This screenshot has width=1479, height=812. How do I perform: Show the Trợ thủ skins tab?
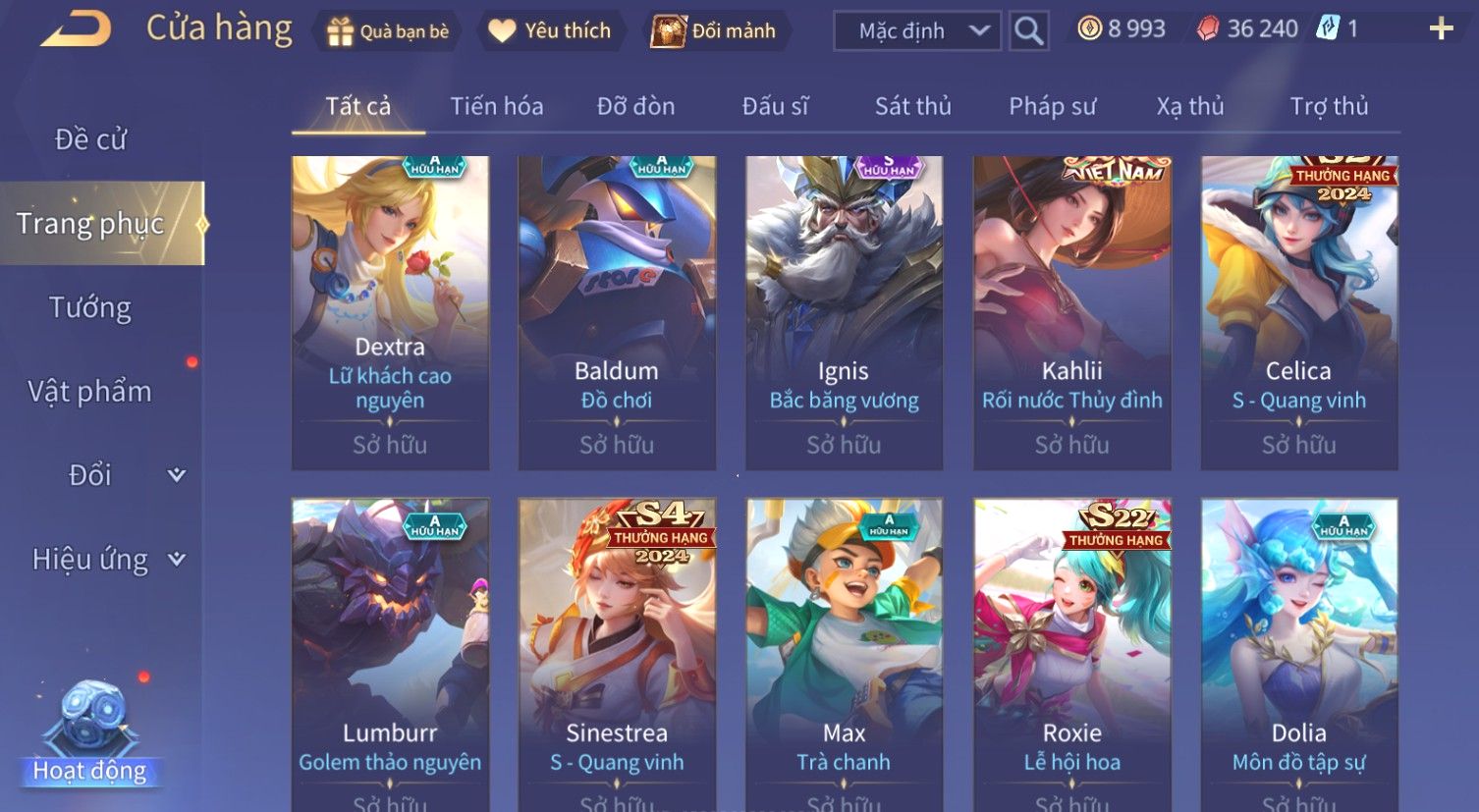click(x=1329, y=106)
